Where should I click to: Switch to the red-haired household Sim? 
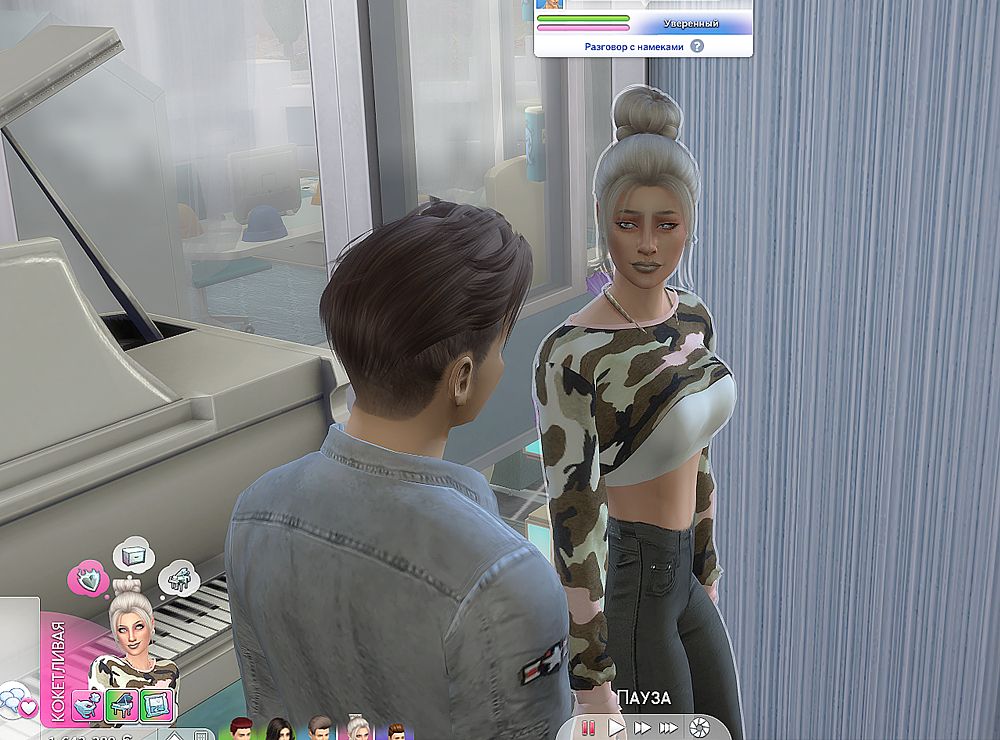239,729
